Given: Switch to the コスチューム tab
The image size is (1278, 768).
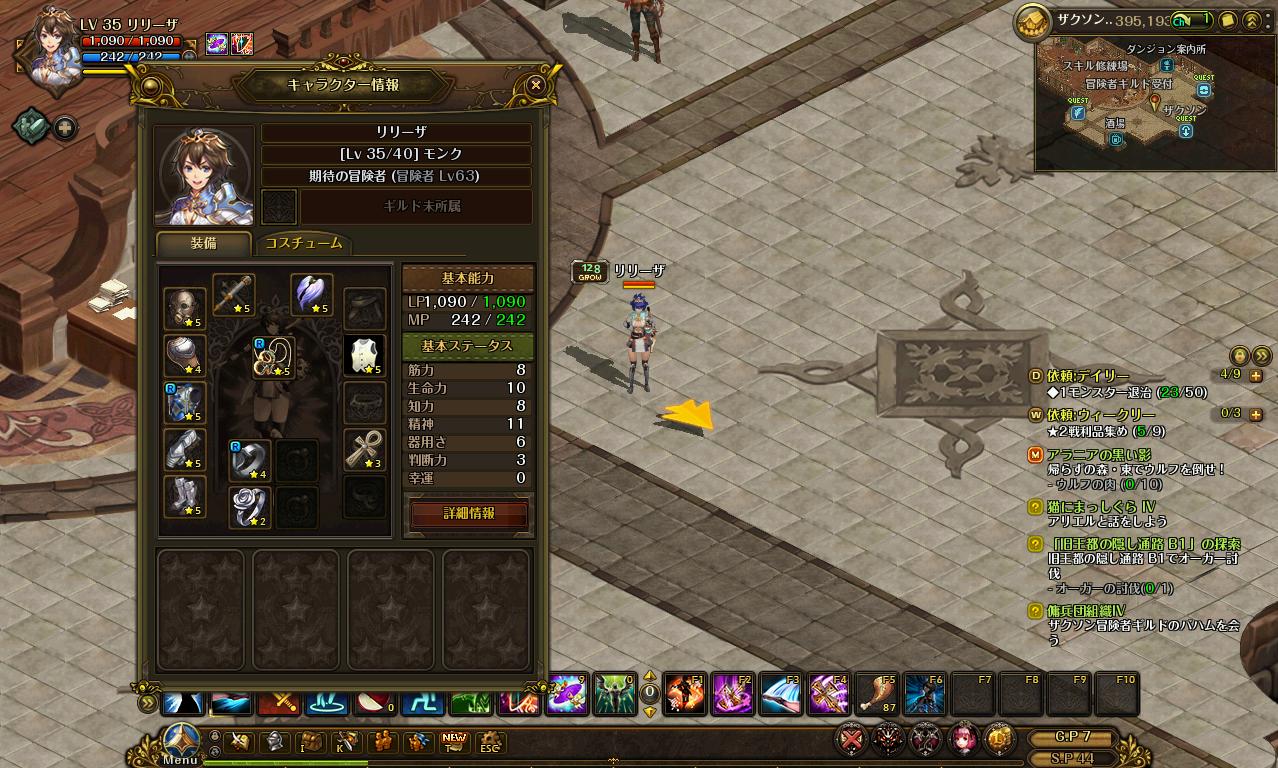Looking at the screenshot, I should point(303,243).
